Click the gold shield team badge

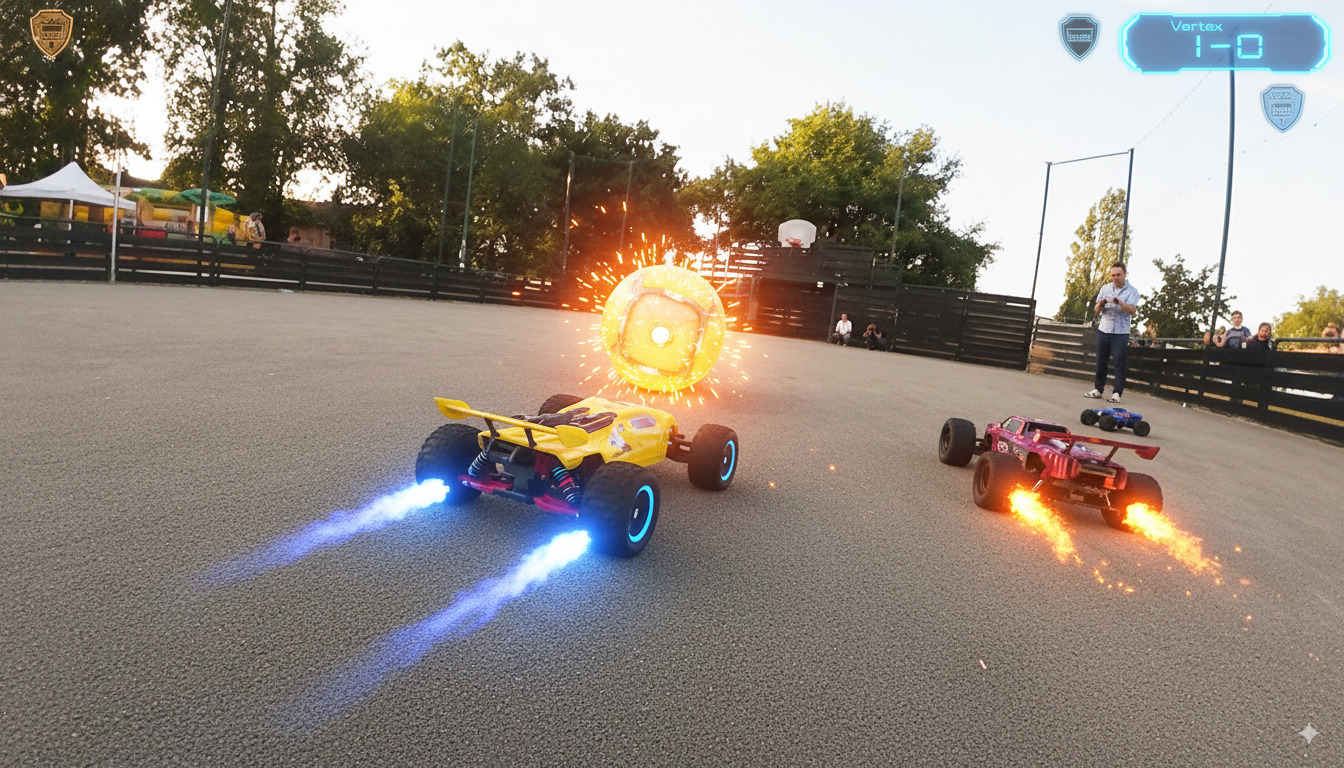pyautogui.click(x=50, y=32)
